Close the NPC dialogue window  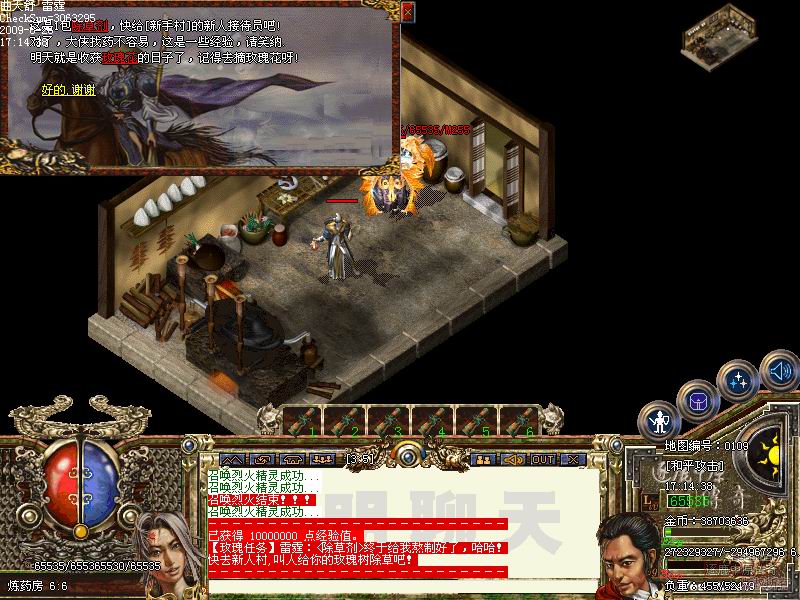(x=407, y=11)
